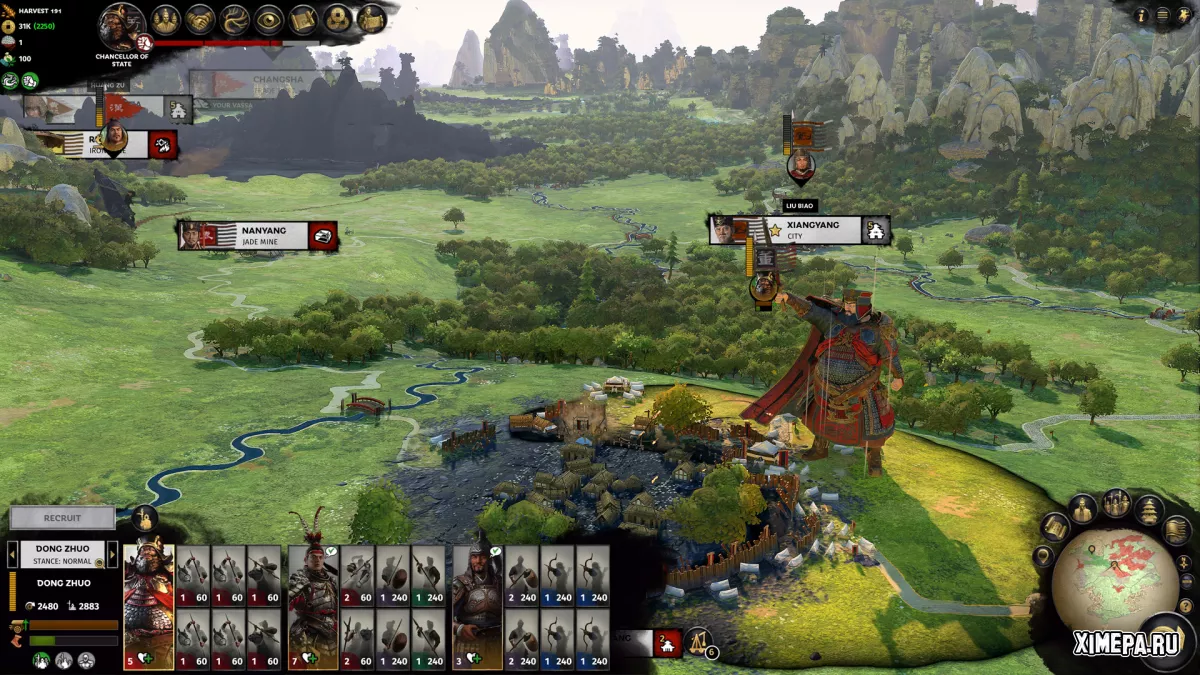Open the diplomacy handshake panel
The width and height of the screenshot is (1200, 675).
(200, 19)
